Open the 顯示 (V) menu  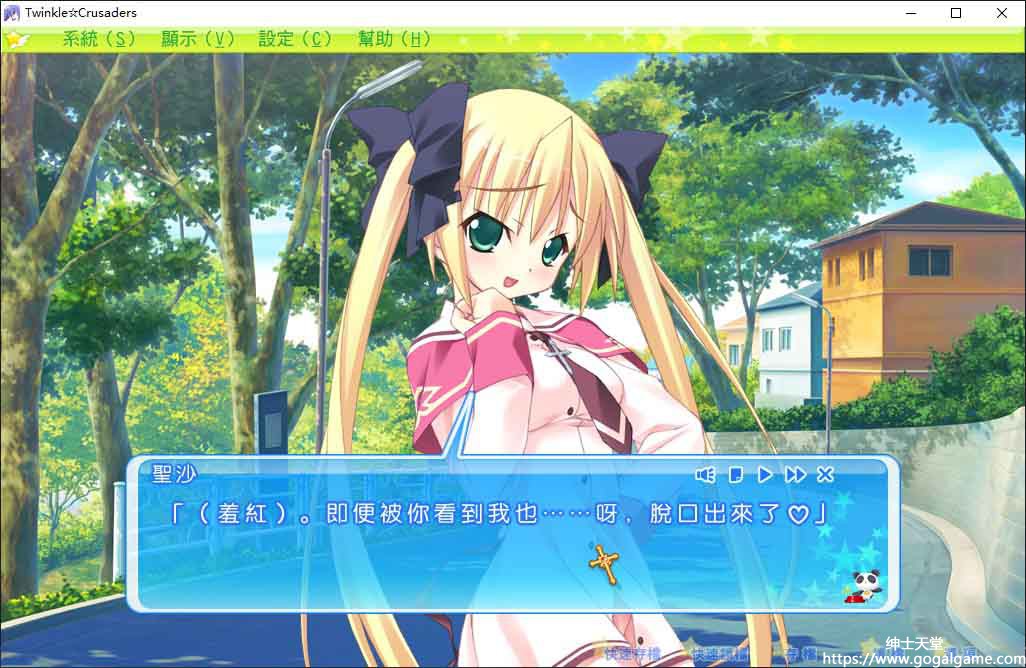[x=197, y=39]
